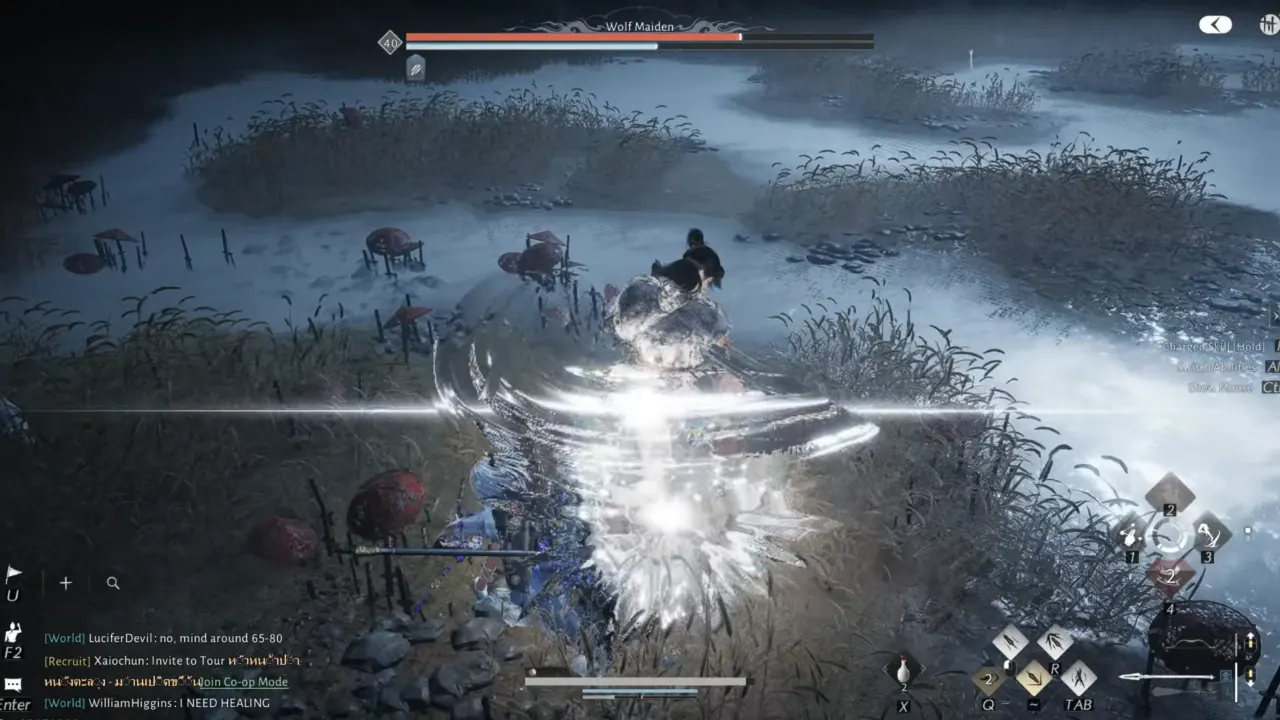Select the spear weapon icon near Q

[988, 679]
